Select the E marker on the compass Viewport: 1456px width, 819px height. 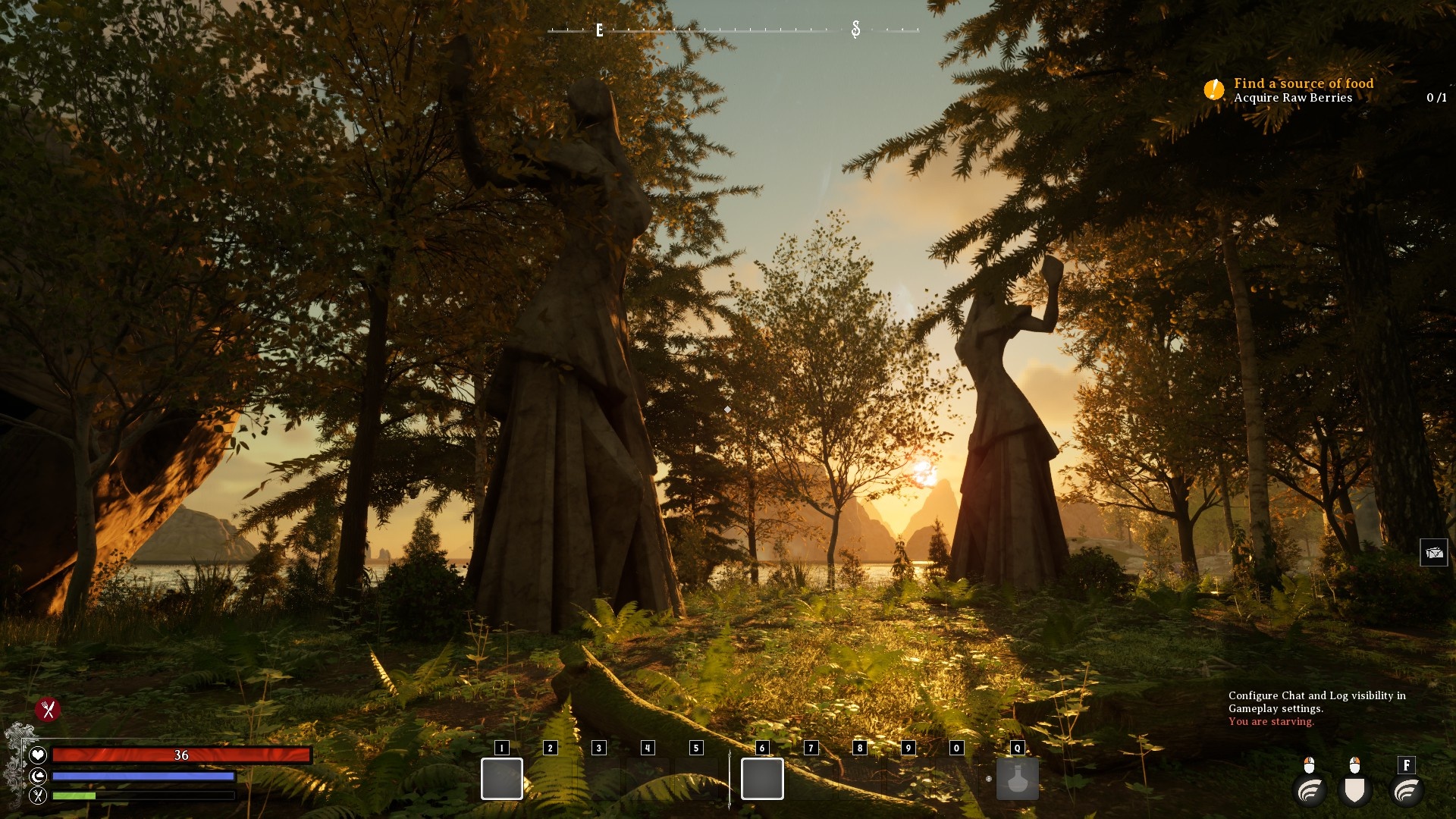[598, 32]
